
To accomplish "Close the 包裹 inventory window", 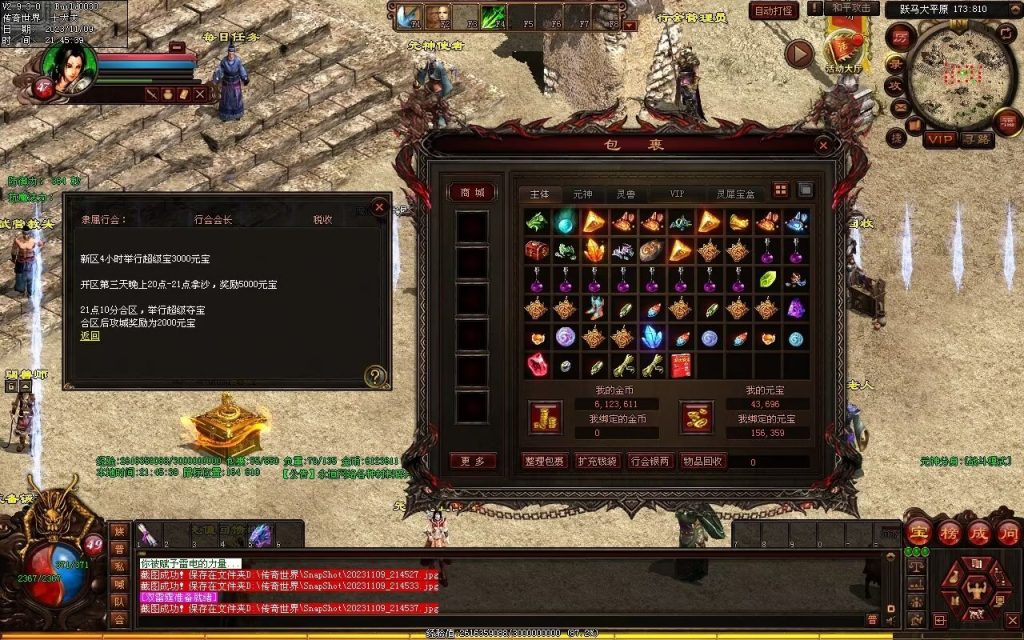I will click(825, 145).
